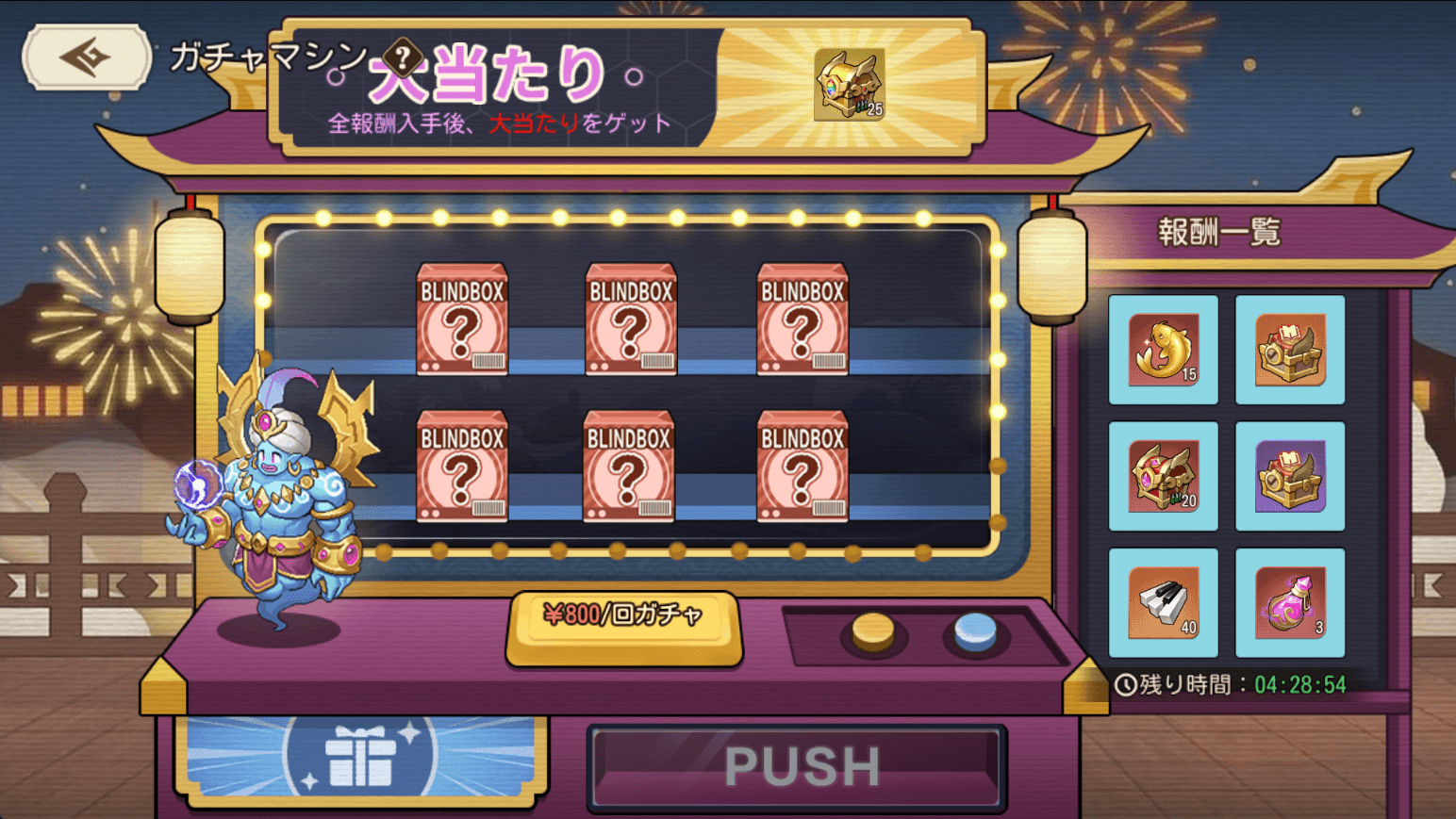Inspect the purple-background winged chest reward
1456x819 pixels.
1290,476
